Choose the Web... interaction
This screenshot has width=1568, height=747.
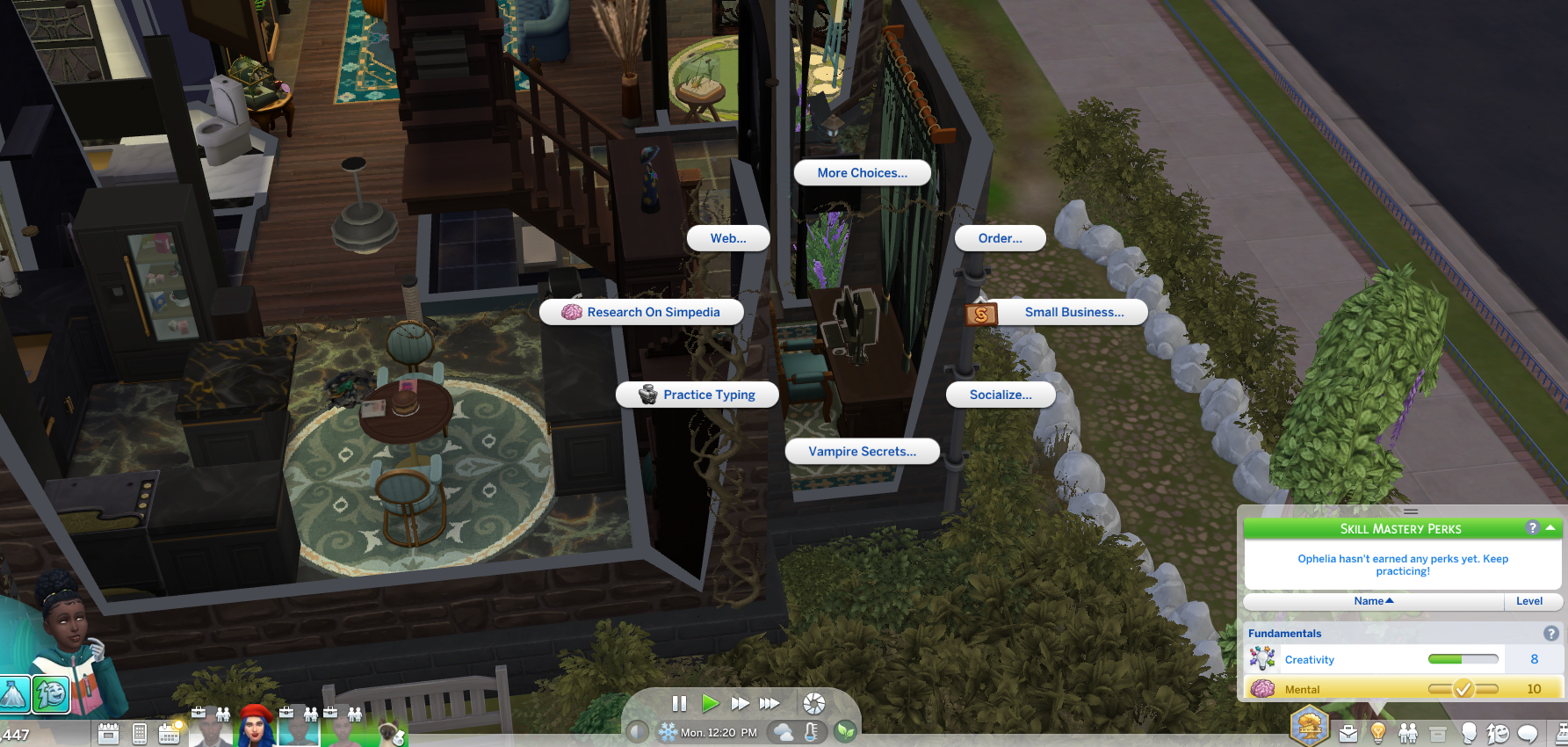[728, 238]
